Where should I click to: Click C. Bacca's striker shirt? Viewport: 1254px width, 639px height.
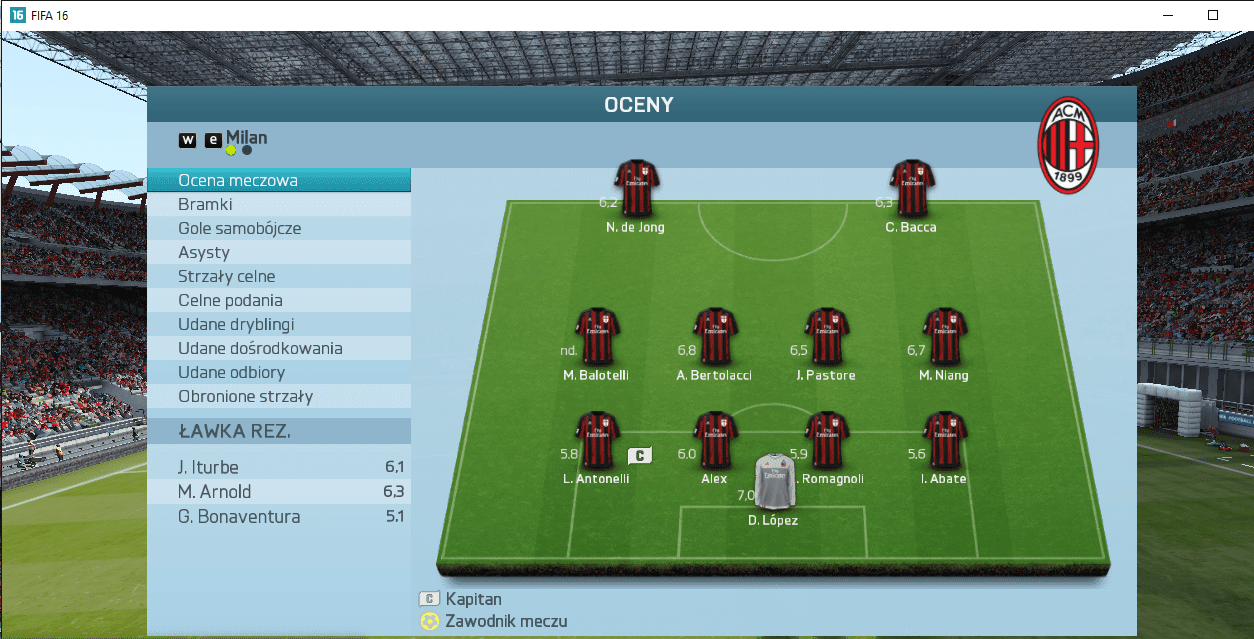(x=911, y=188)
